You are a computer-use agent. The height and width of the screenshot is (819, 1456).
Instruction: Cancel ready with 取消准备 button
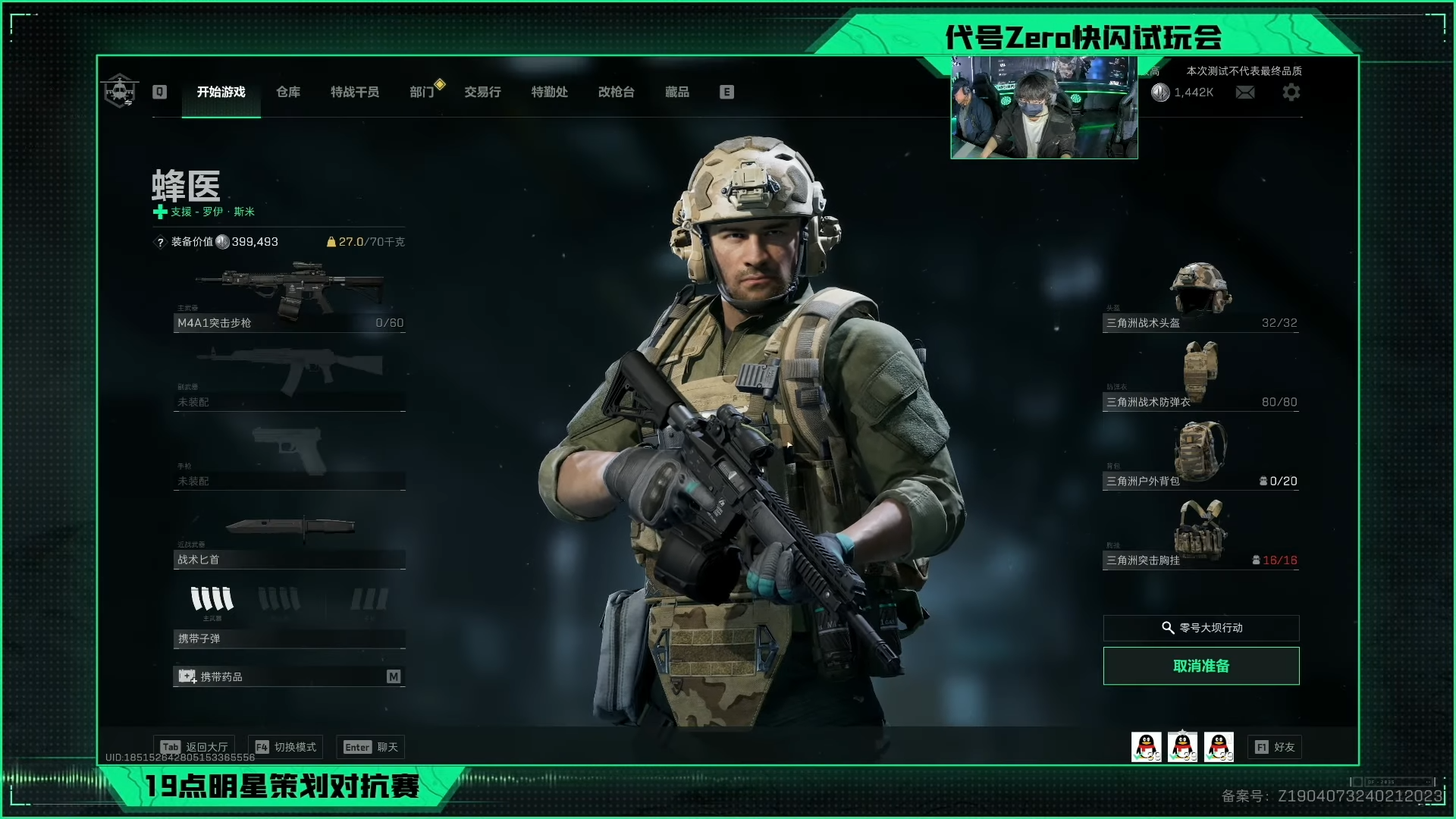click(x=1201, y=666)
